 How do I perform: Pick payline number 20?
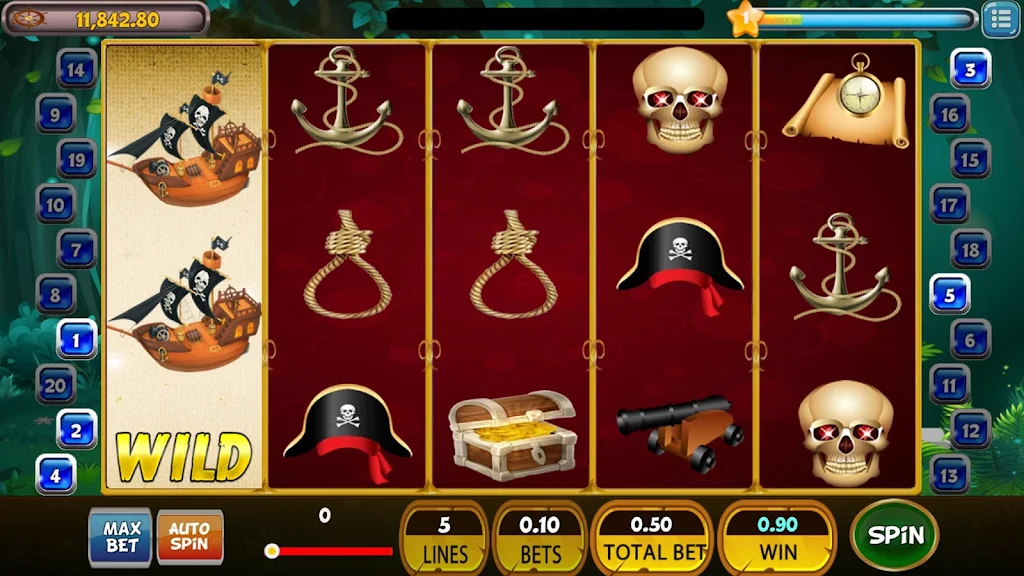57,384
